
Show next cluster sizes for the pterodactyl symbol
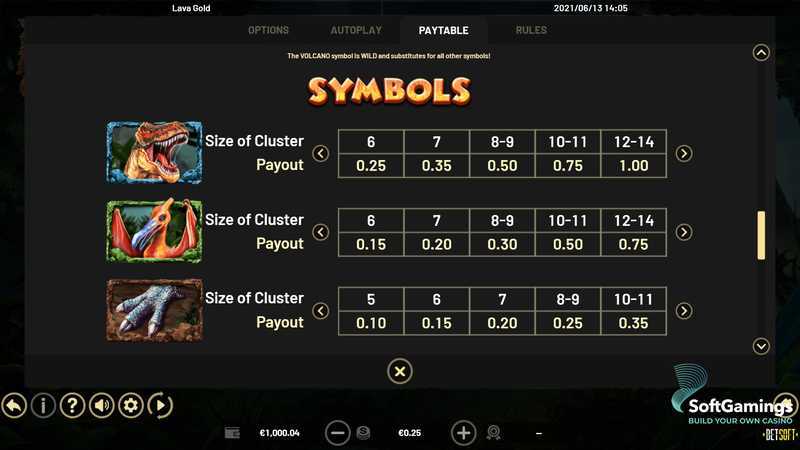coord(684,232)
